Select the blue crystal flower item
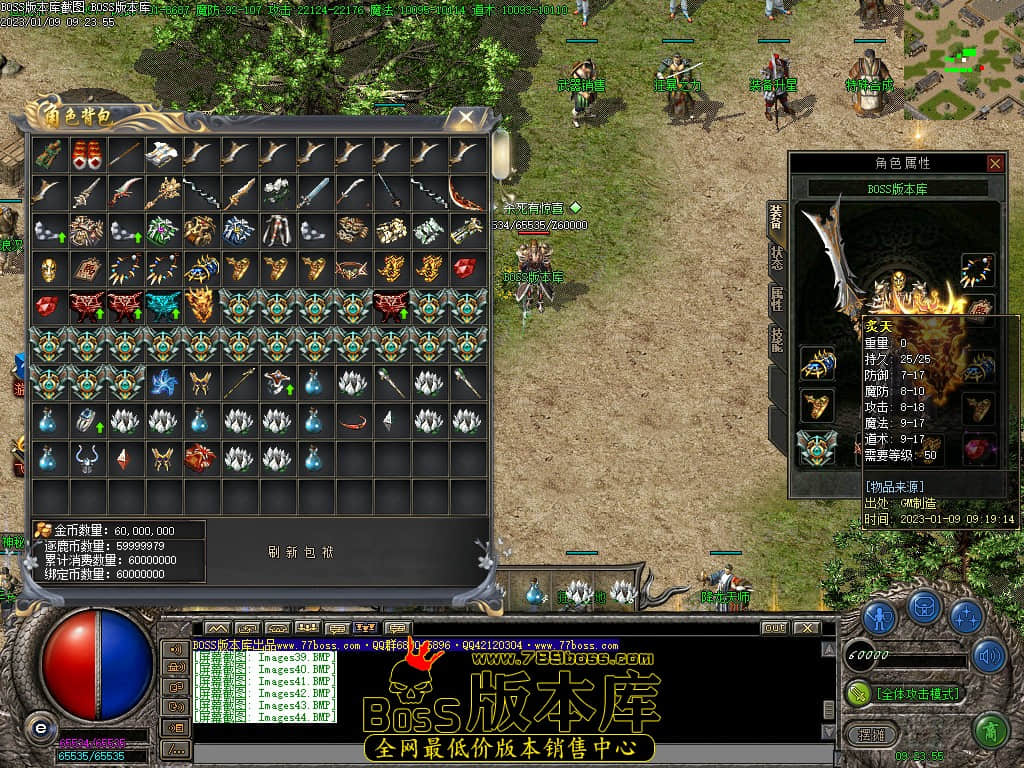Screen dimensions: 1024x768 [x=162, y=382]
